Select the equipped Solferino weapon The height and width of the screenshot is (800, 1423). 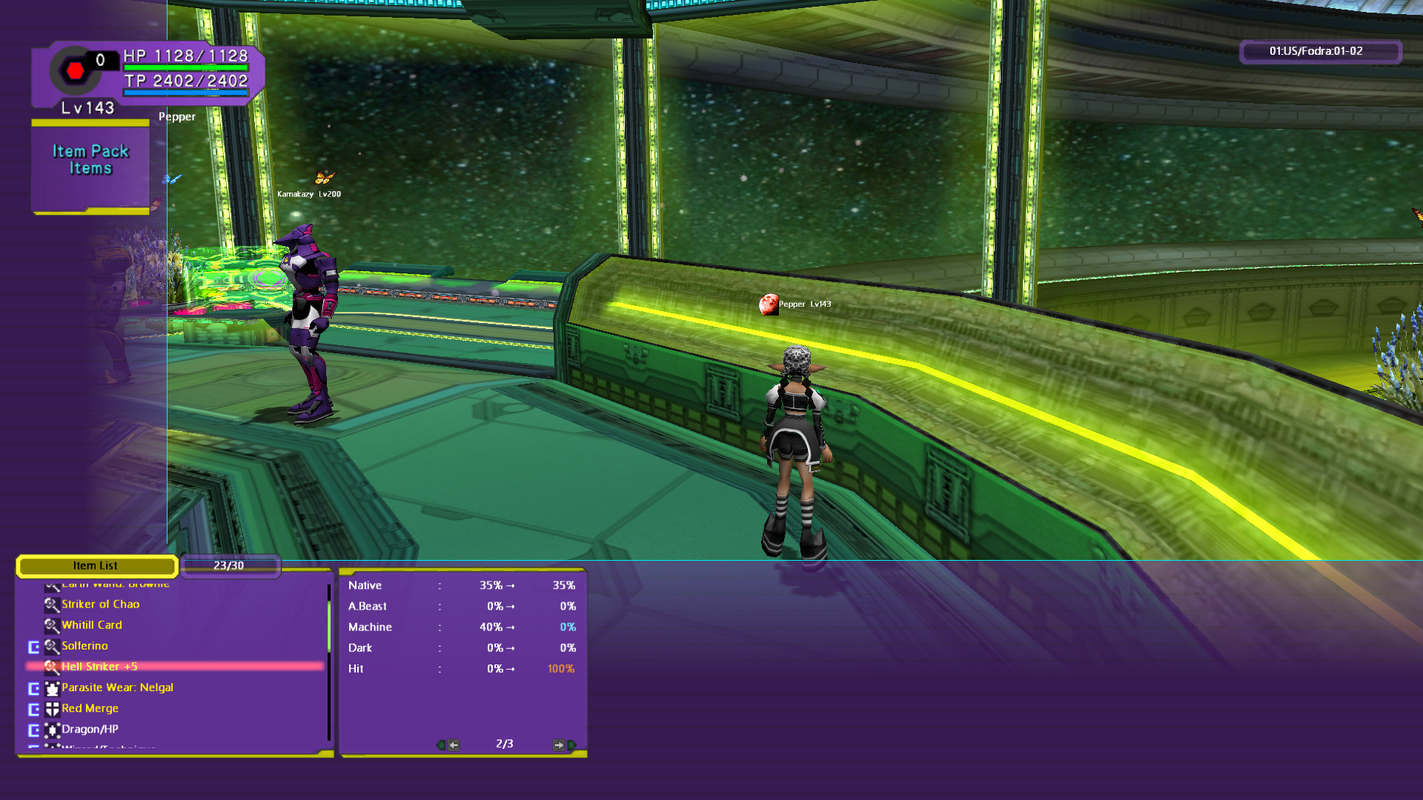point(85,646)
